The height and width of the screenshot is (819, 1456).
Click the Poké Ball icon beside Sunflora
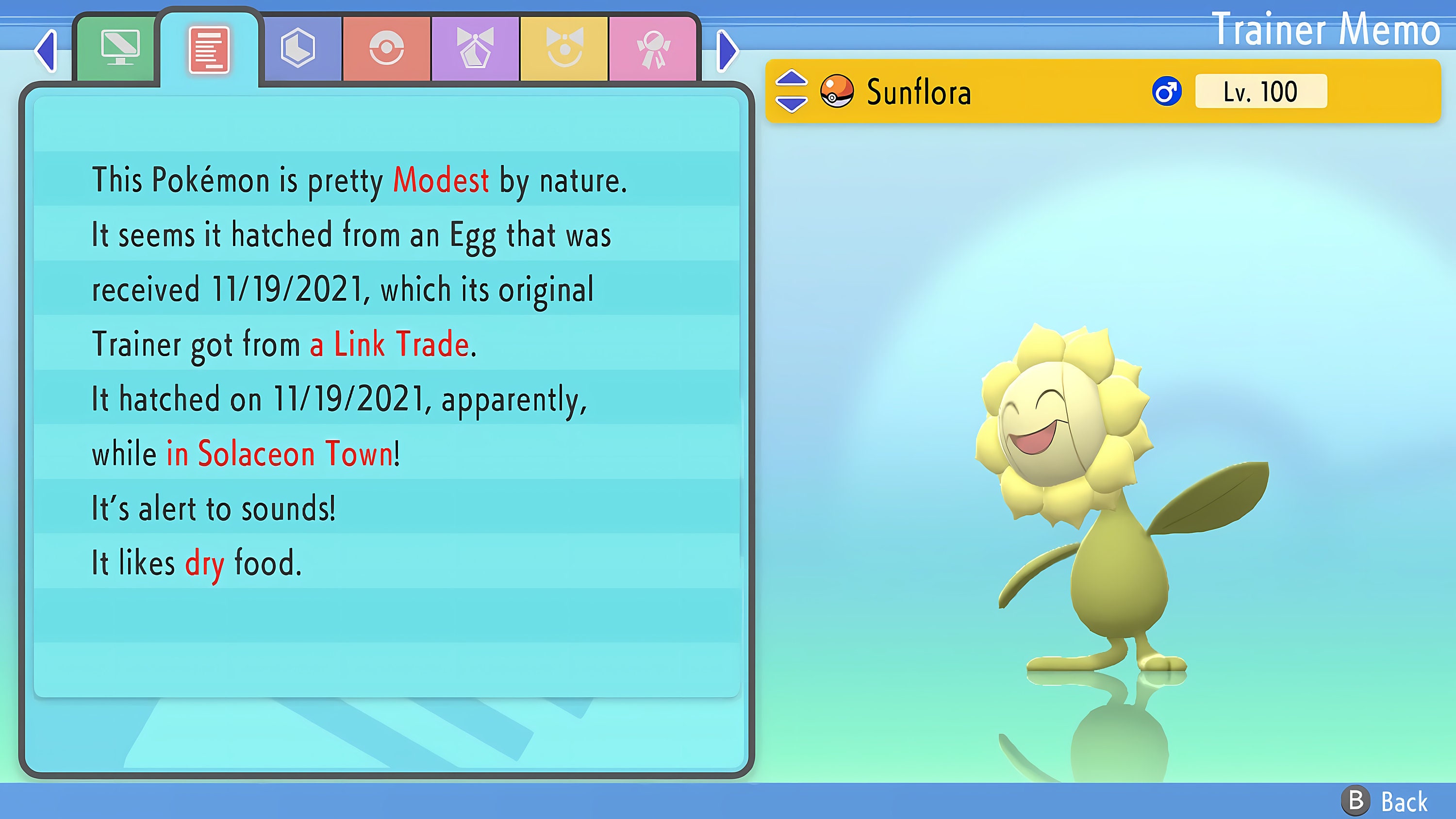(837, 92)
